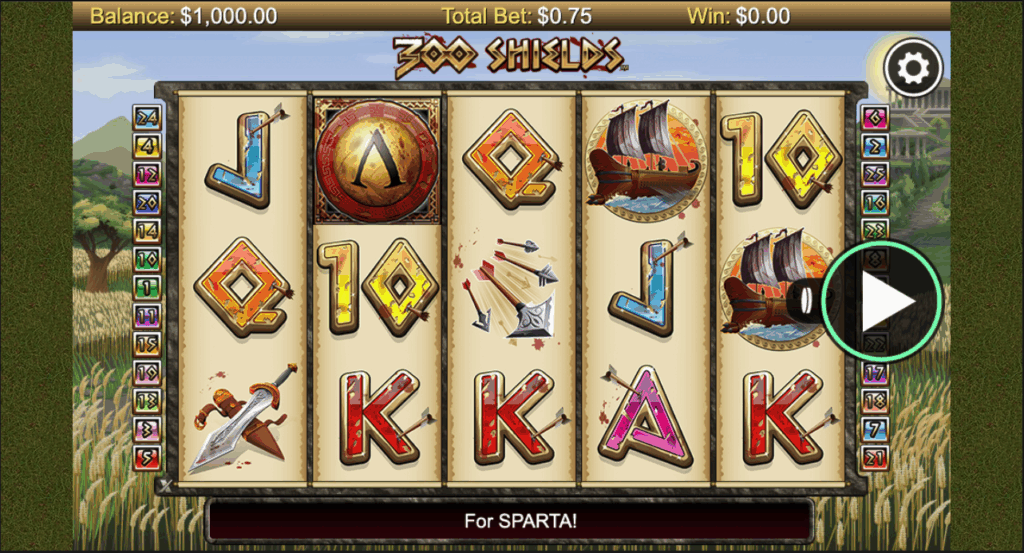Open the settings gear menu

913,67
